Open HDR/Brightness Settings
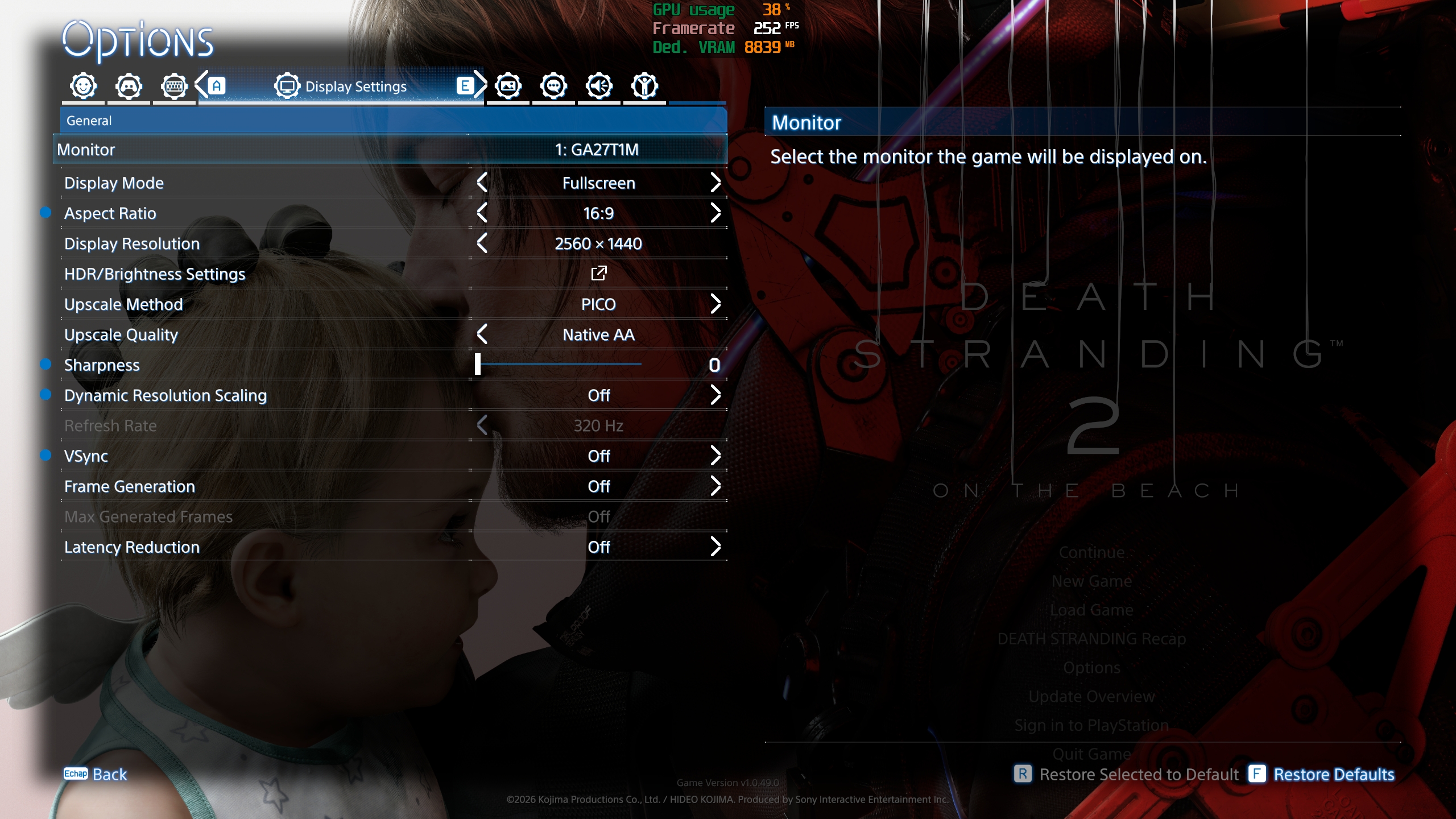The width and height of the screenshot is (1456, 819). pyautogui.click(x=599, y=274)
